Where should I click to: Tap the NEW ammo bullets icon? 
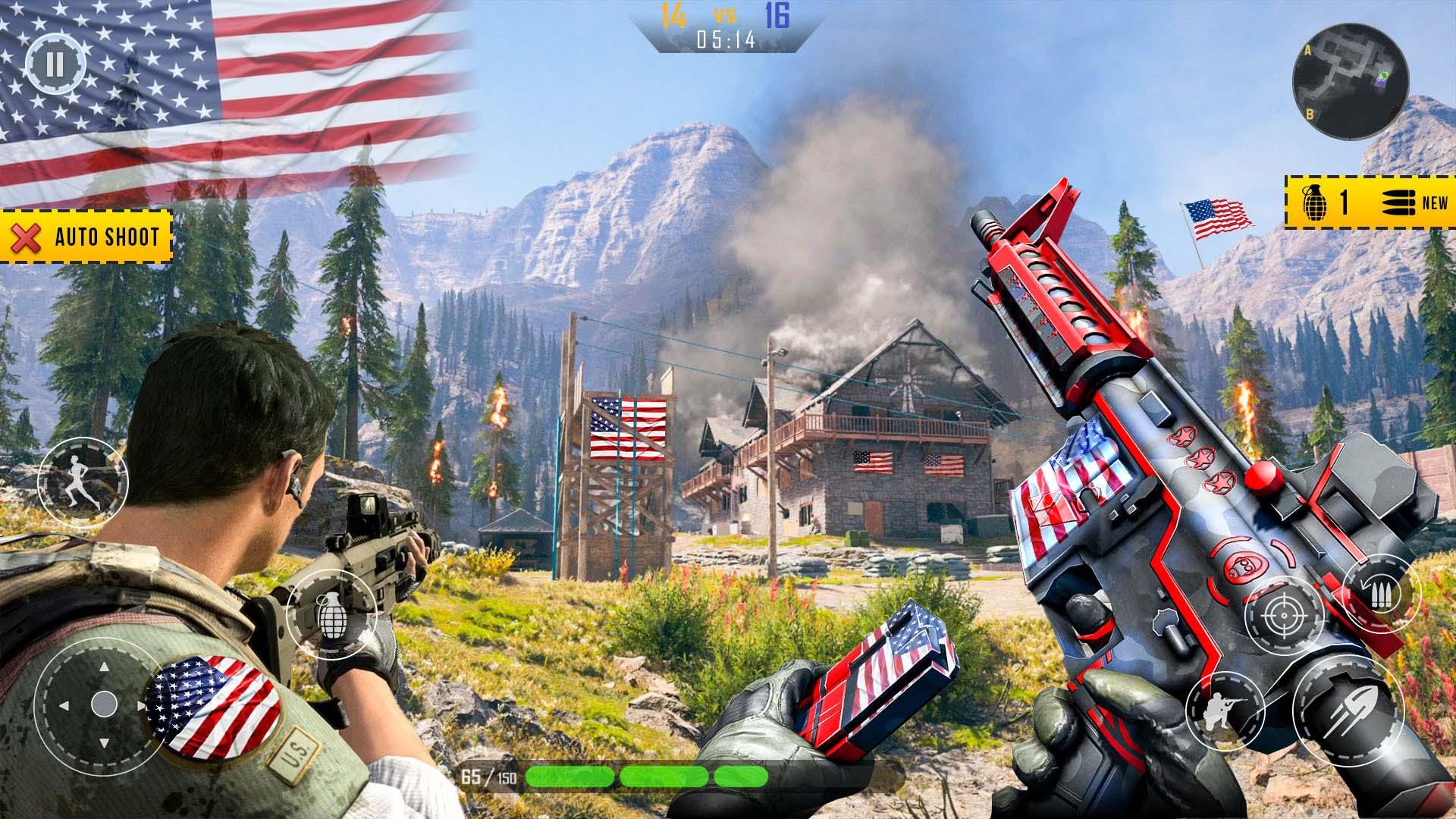(x=1414, y=202)
